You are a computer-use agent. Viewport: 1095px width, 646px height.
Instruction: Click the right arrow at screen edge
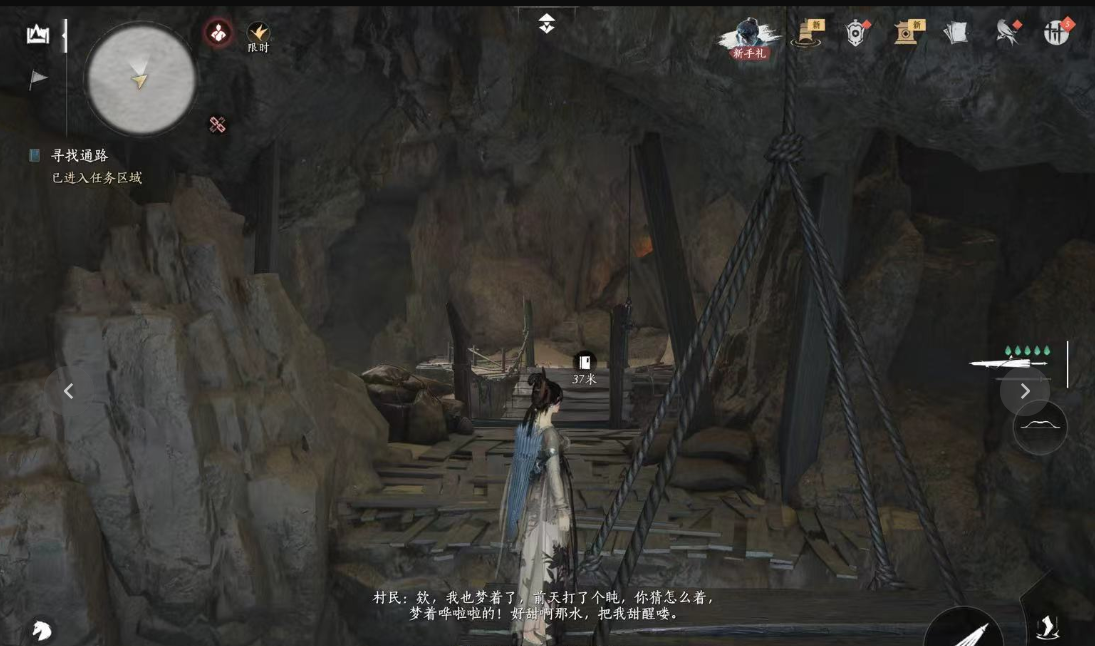(1024, 391)
